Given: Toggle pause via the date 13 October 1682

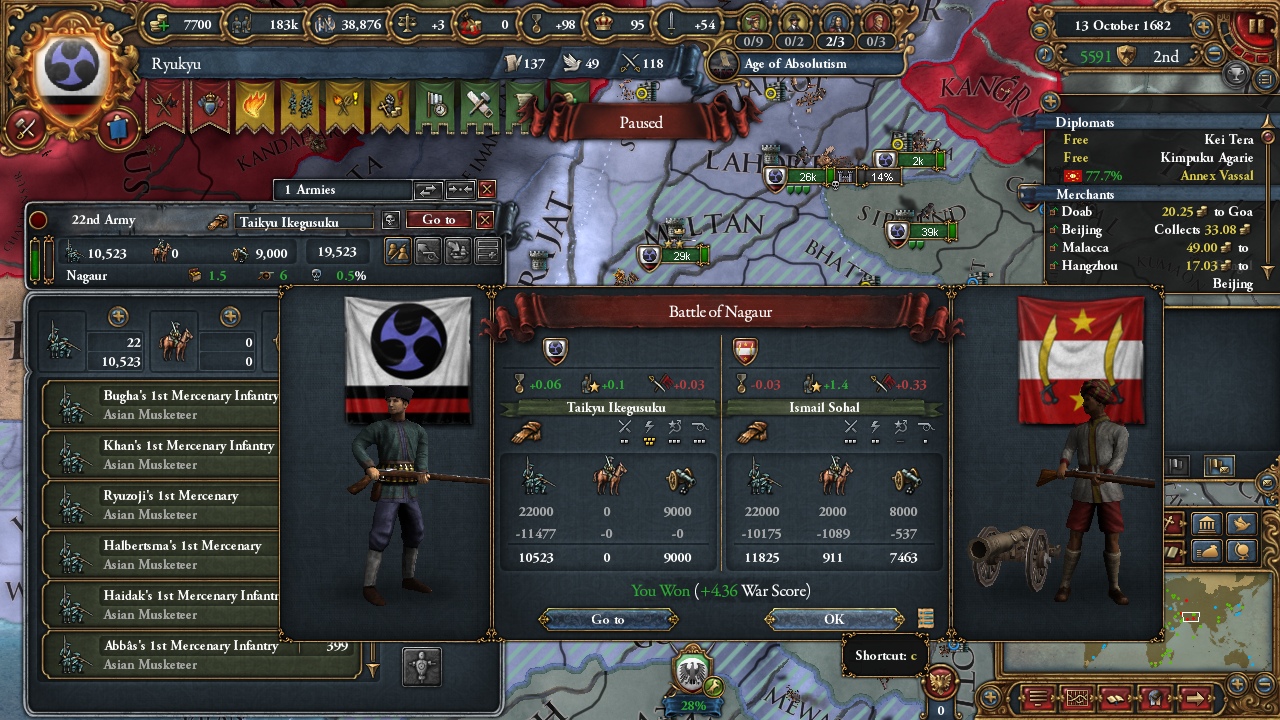Looking at the screenshot, I should 1125,26.
